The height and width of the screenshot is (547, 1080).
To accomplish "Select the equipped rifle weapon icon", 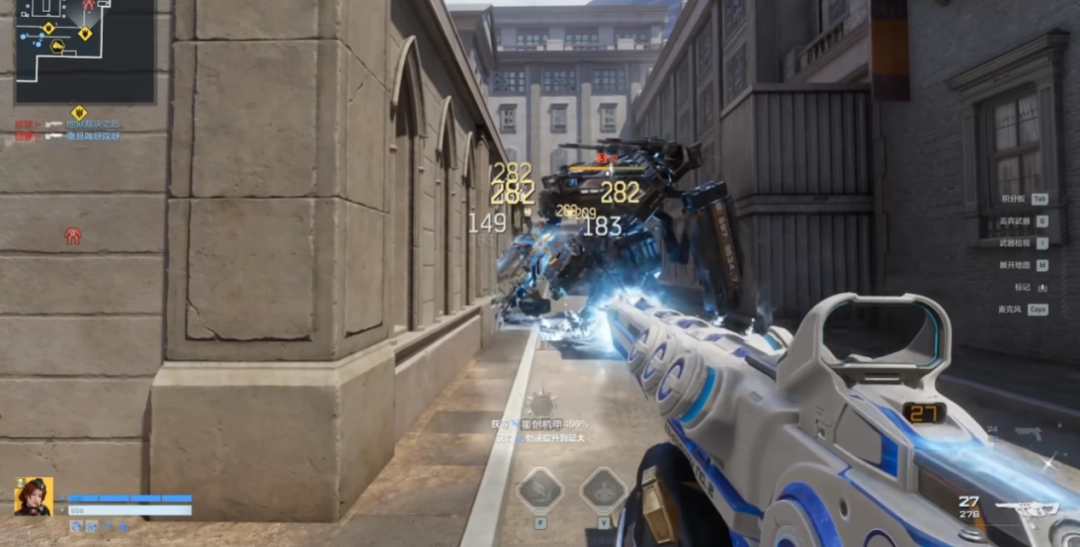I will coord(1027,508).
